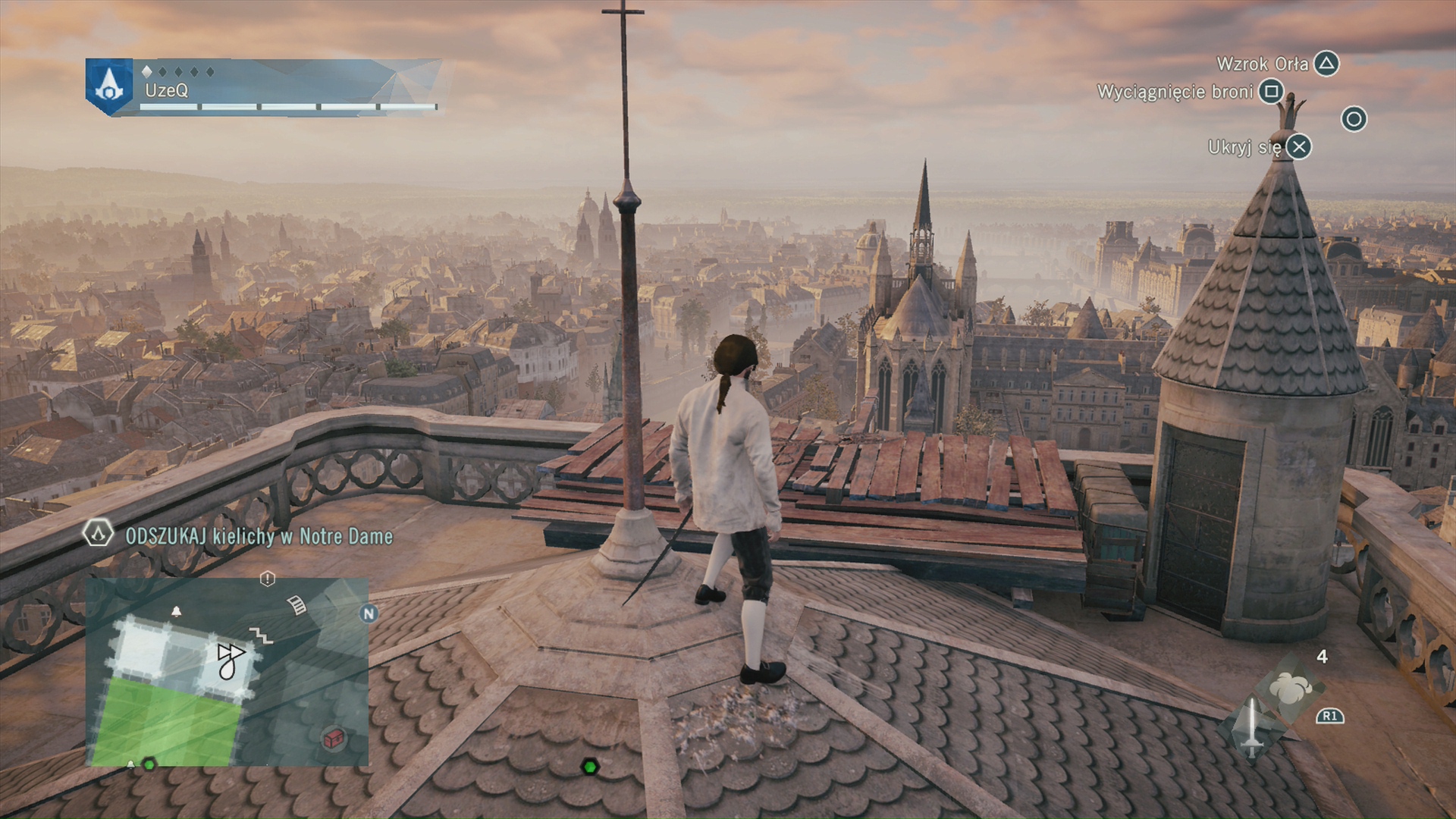Open the objective 'ODSZUKAJ kielichy w Notre Dame'
1456x819 pixels.
[x=259, y=536]
